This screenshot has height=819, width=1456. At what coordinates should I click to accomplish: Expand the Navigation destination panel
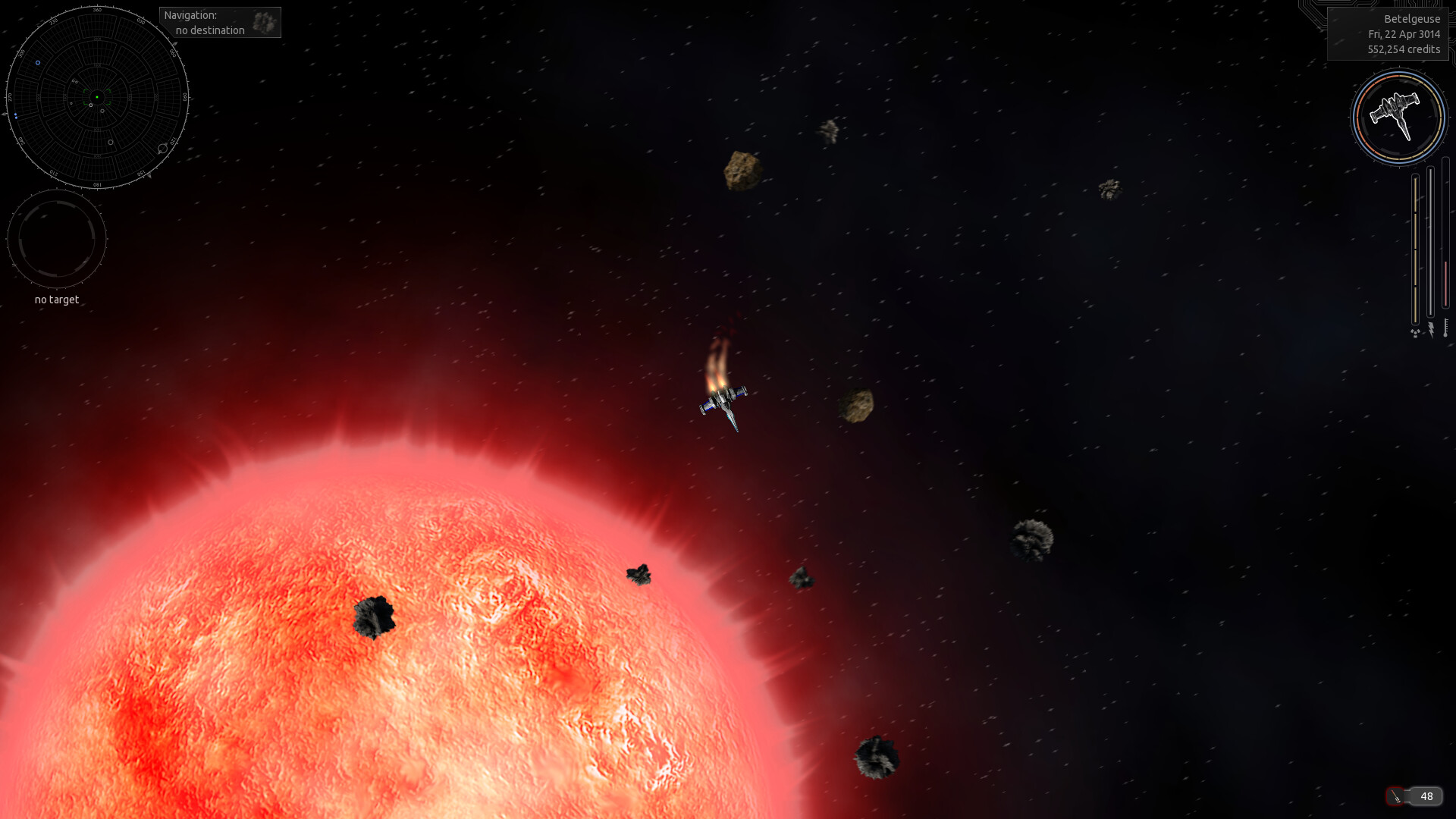coord(220,22)
